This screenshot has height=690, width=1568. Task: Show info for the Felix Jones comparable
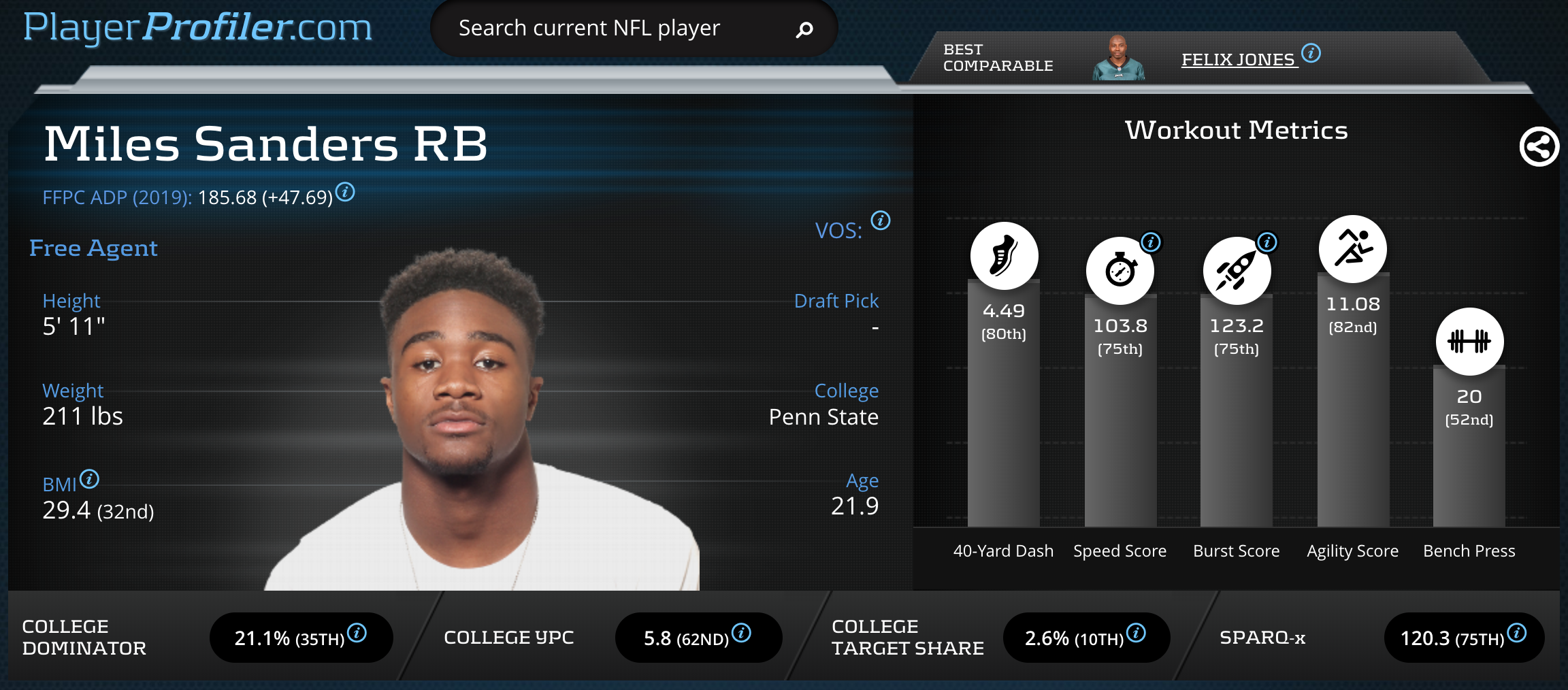pyautogui.click(x=1311, y=52)
